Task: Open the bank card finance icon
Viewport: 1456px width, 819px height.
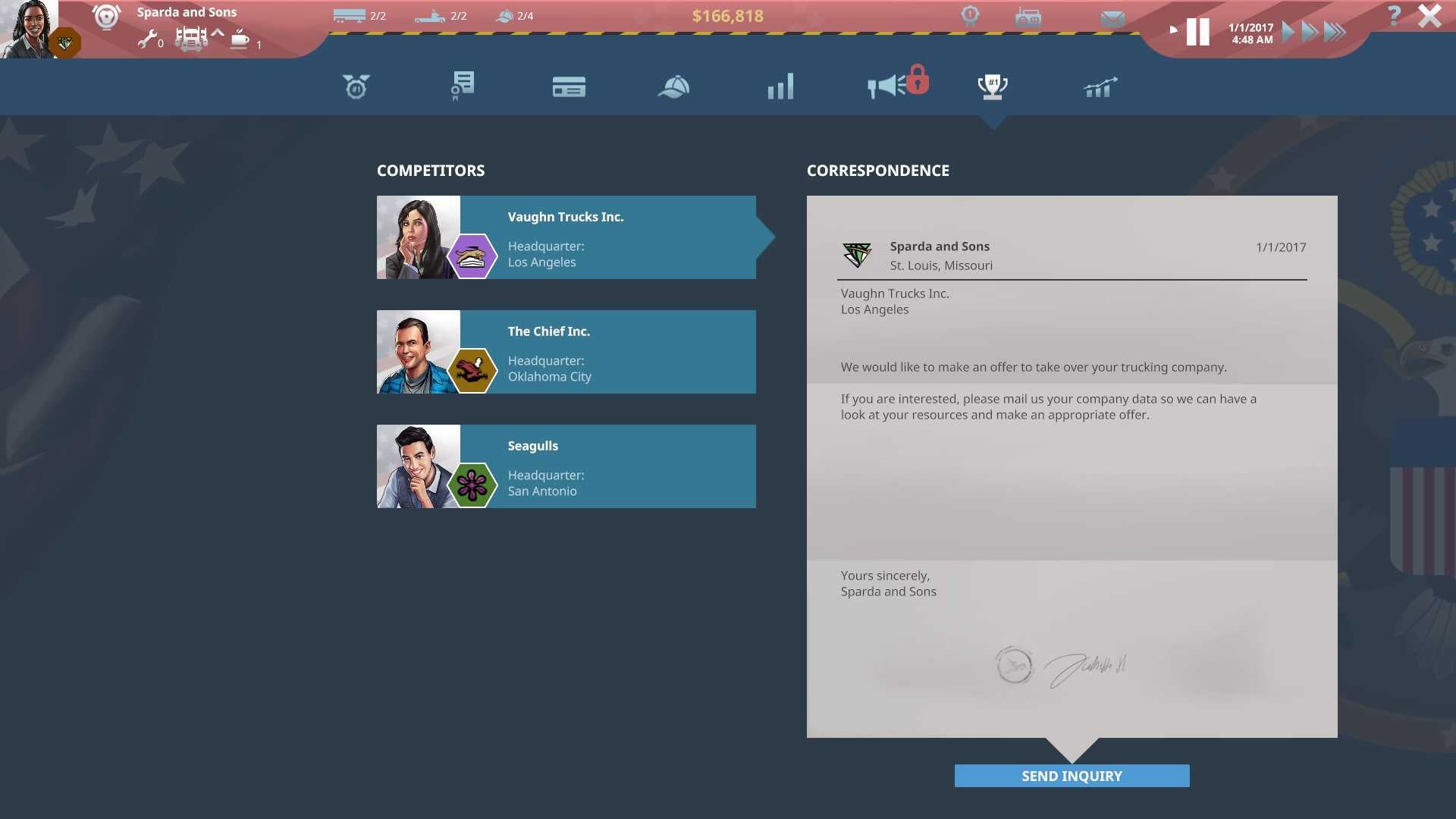Action: [x=570, y=86]
